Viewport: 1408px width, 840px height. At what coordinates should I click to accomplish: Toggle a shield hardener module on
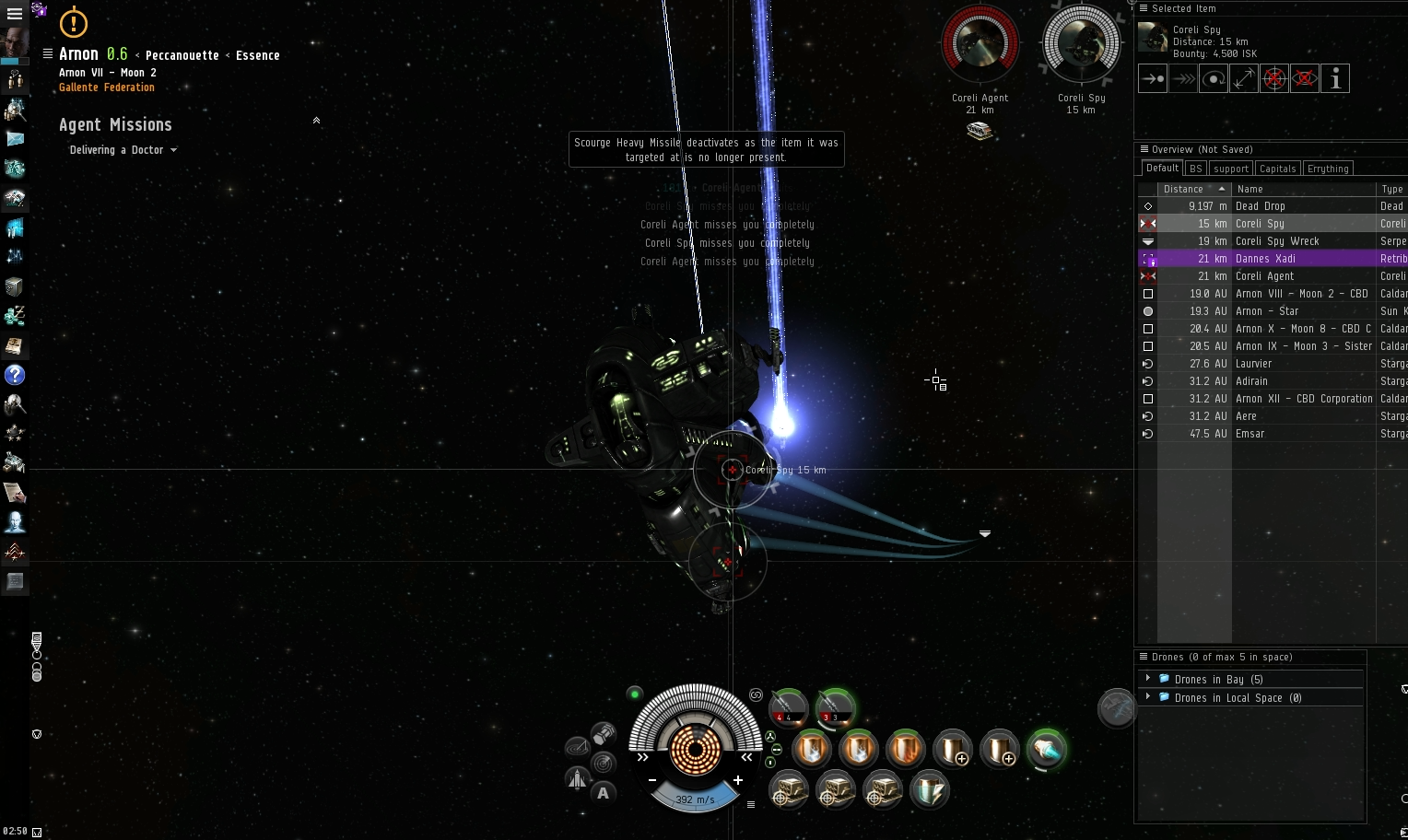tap(812, 750)
